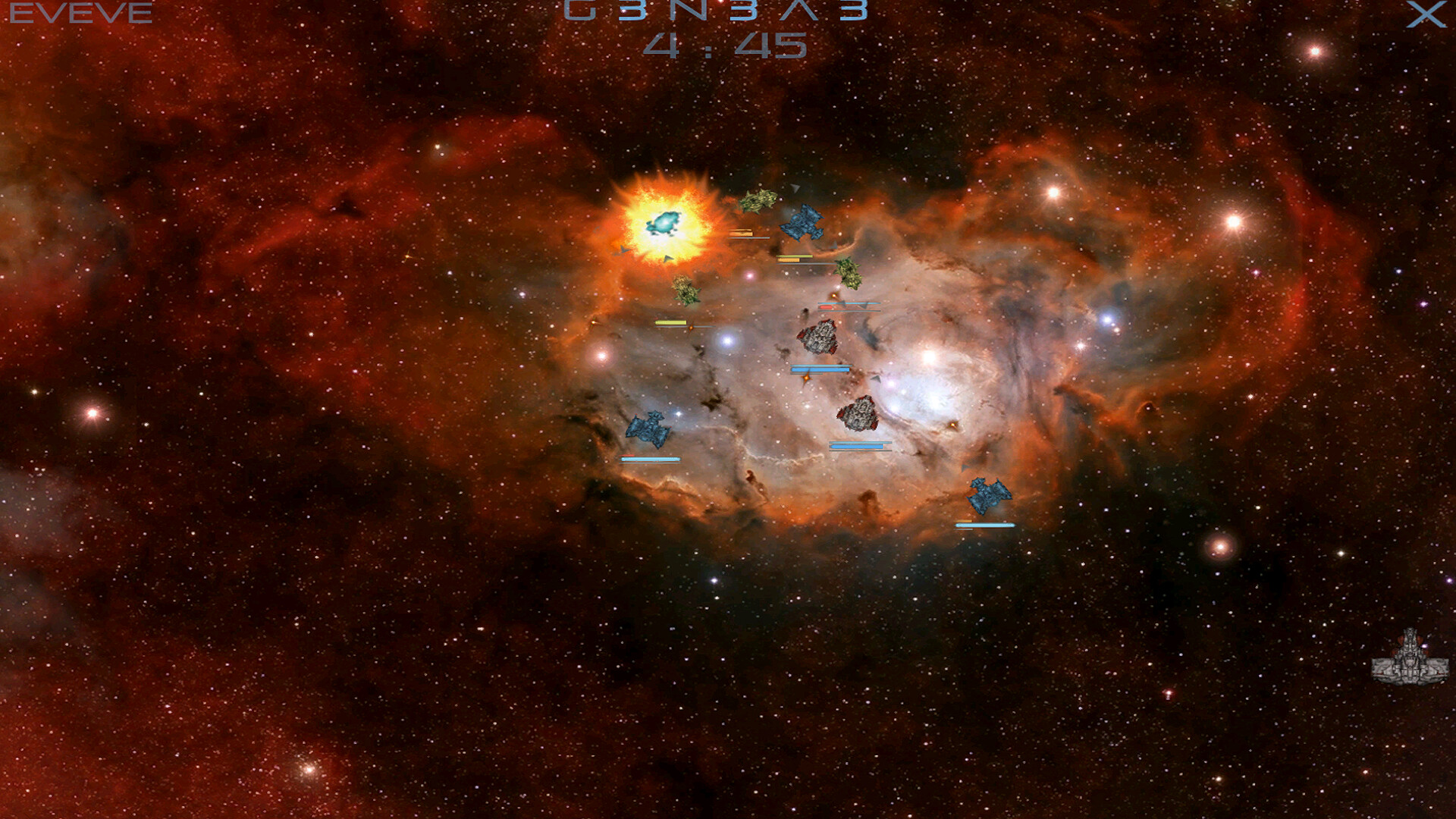The height and width of the screenshot is (819, 1456).
Task: Select the yellow-green alien ship top center
Action: [758, 199]
